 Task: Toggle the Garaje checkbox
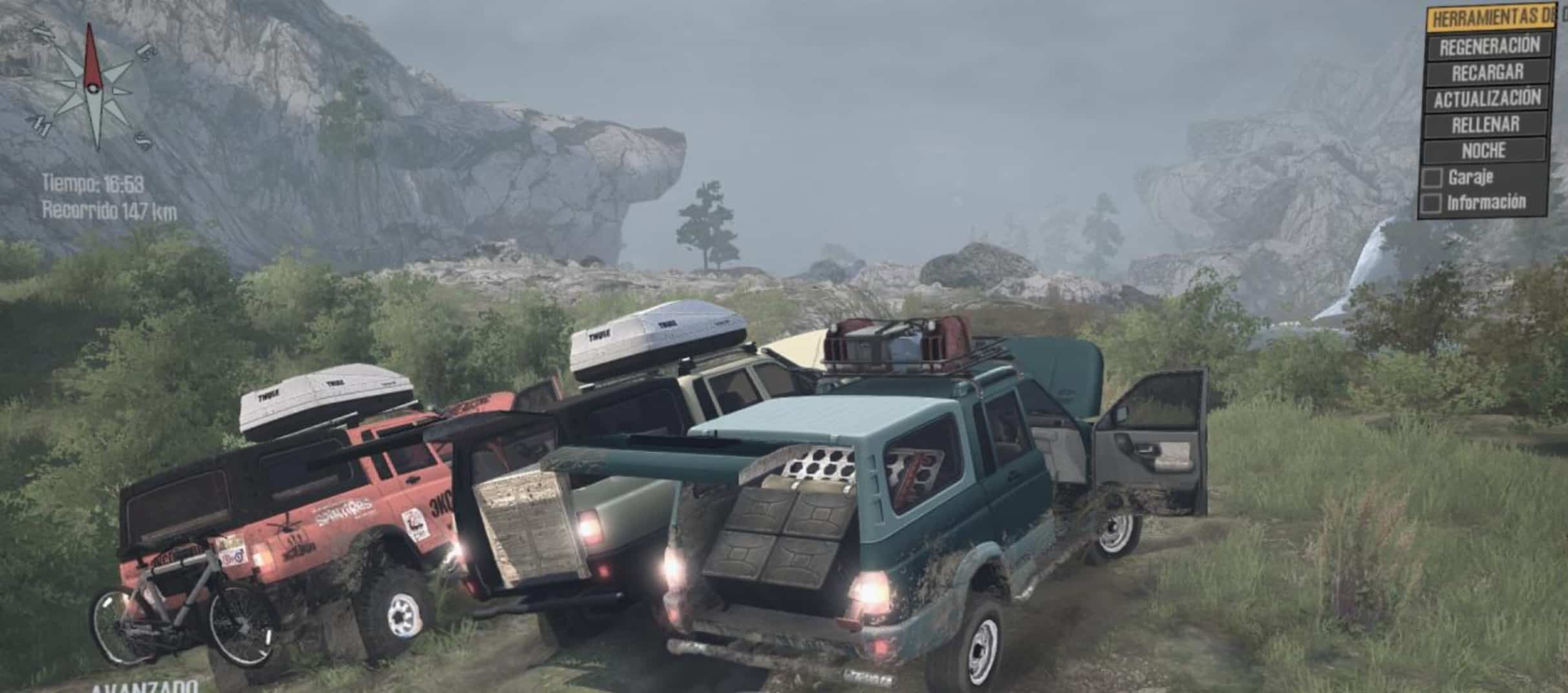tap(1432, 178)
